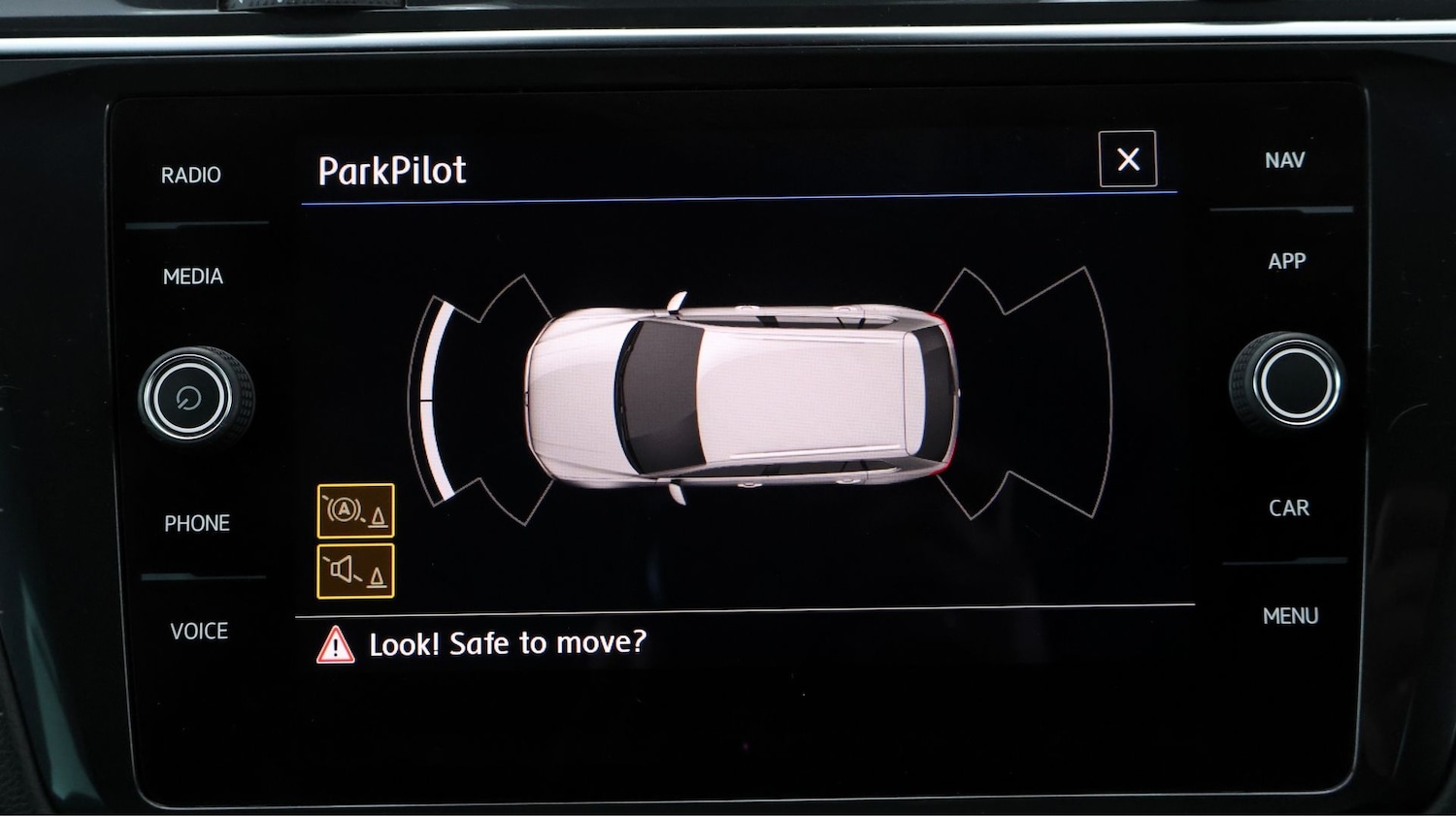Show the main MENU
Image resolution: width=1456 pixels, height=816 pixels.
[1290, 616]
